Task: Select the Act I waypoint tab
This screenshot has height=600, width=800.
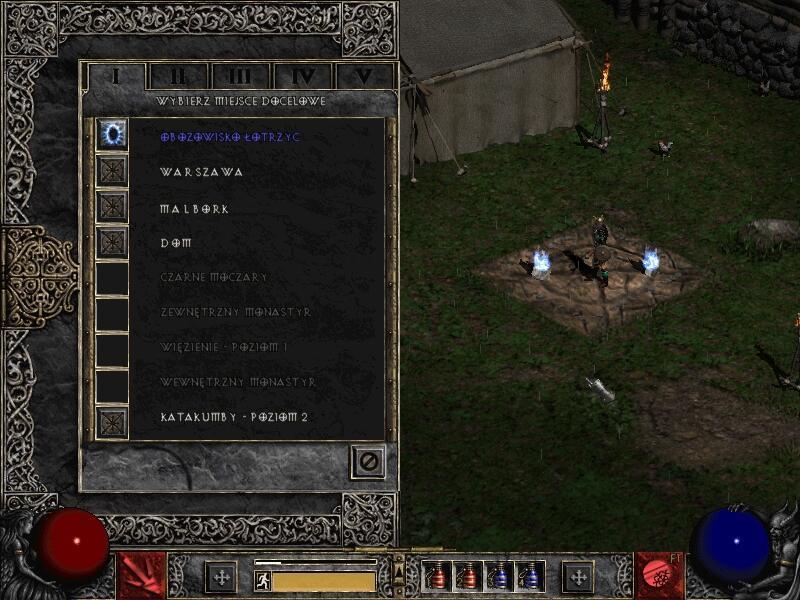Action: click(116, 76)
